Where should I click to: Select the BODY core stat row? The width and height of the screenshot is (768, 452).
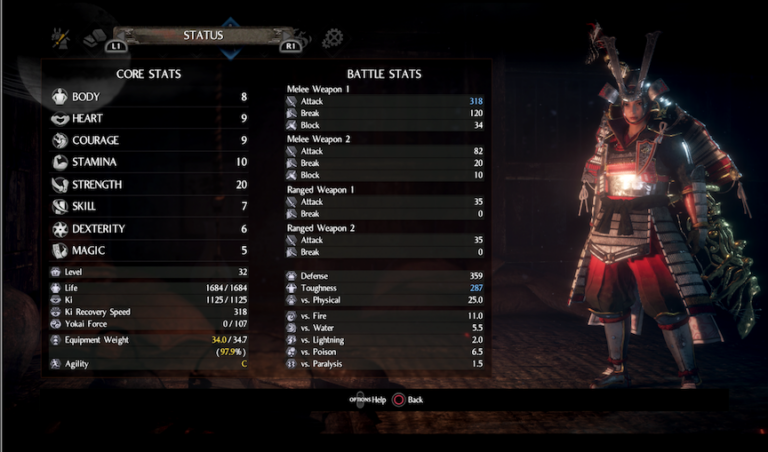tap(150, 97)
